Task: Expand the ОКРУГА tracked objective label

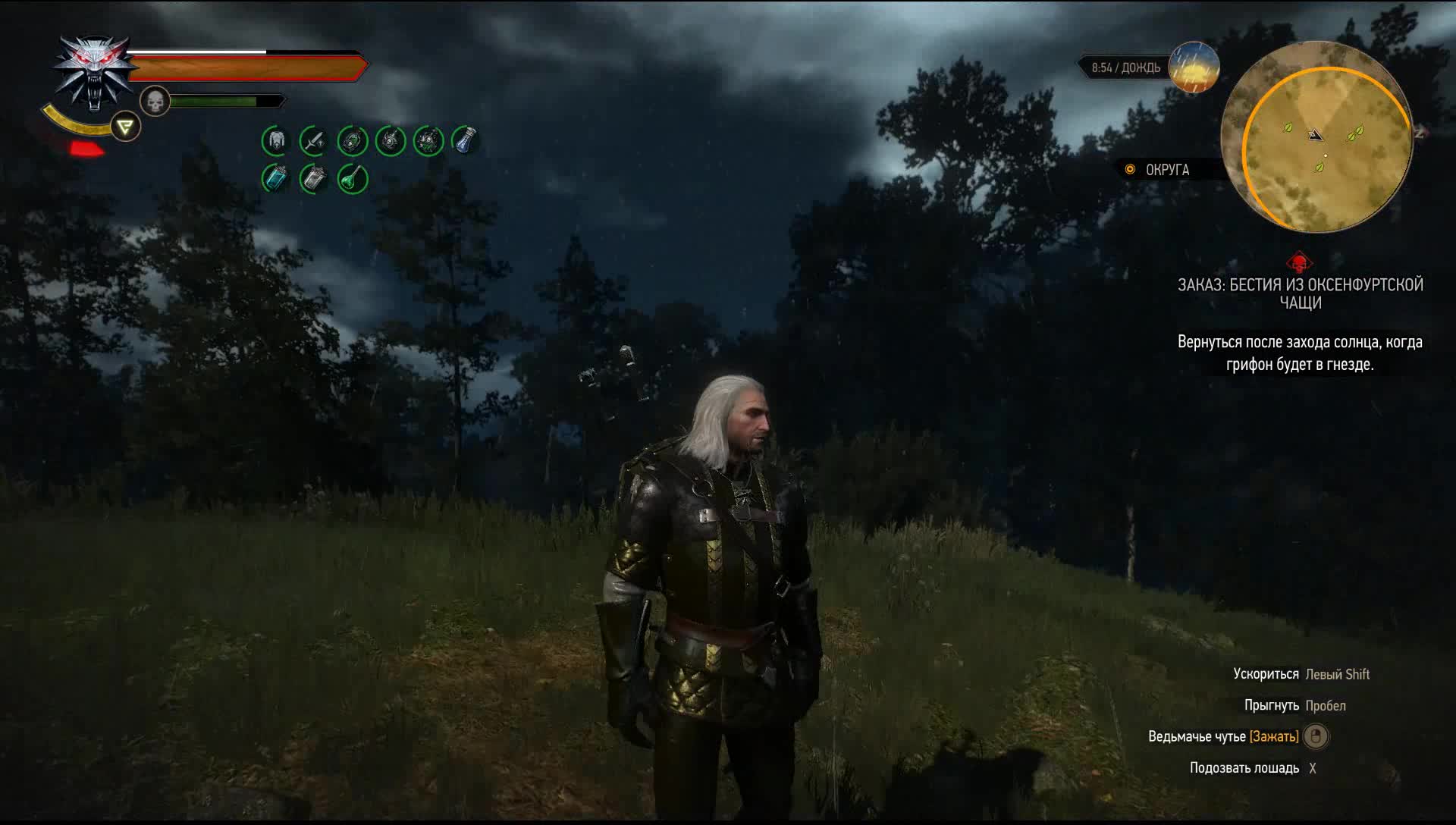Action: pos(1166,170)
